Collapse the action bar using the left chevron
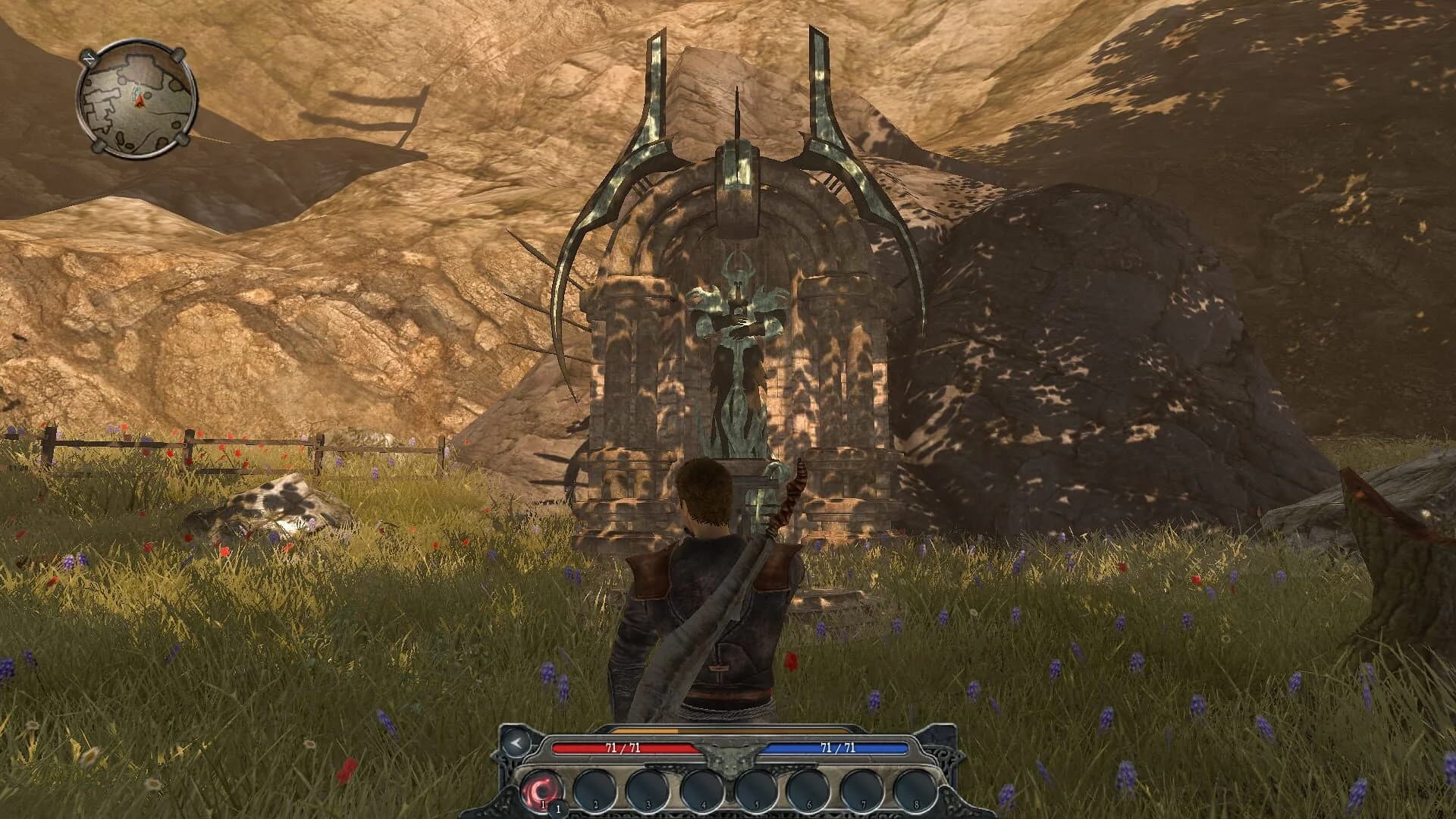The height and width of the screenshot is (819, 1456). coord(518,743)
